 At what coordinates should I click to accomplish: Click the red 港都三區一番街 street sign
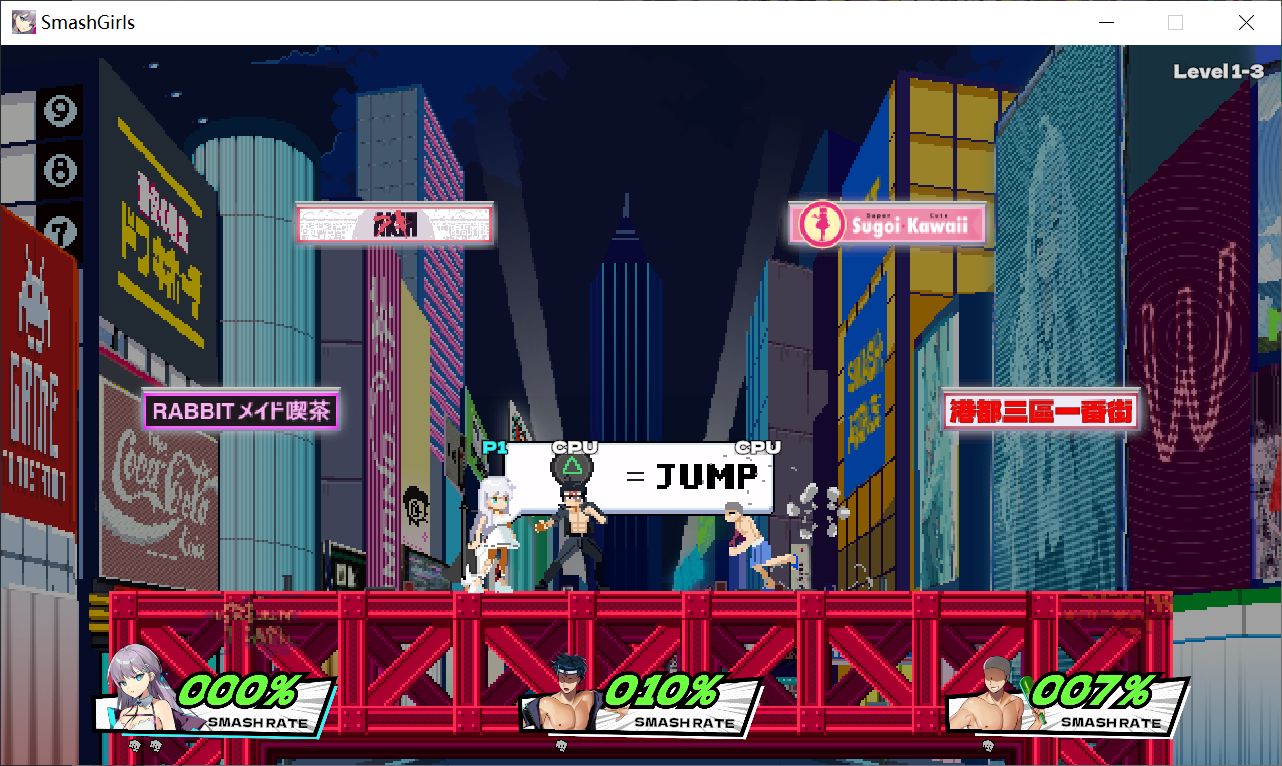[x=1040, y=411]
